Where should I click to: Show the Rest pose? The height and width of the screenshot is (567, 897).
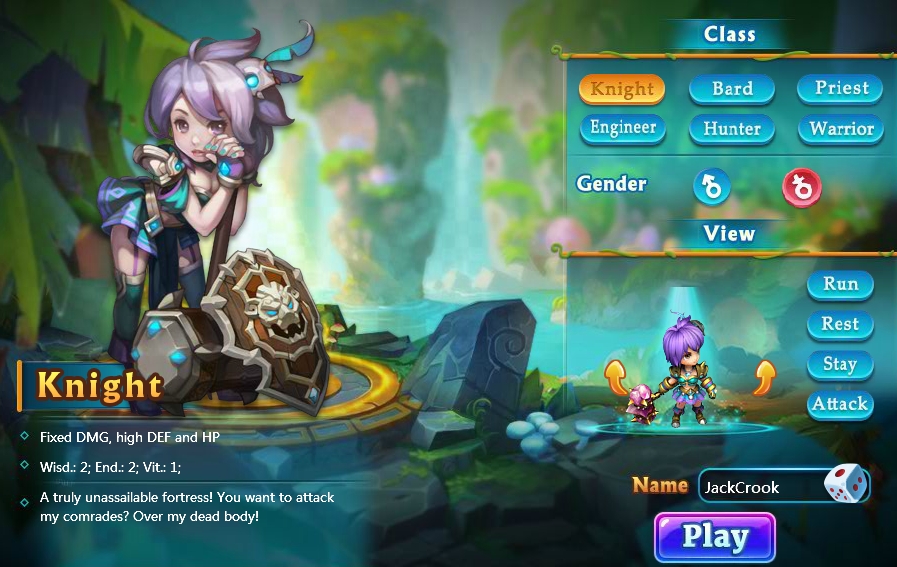click(840, 324)
